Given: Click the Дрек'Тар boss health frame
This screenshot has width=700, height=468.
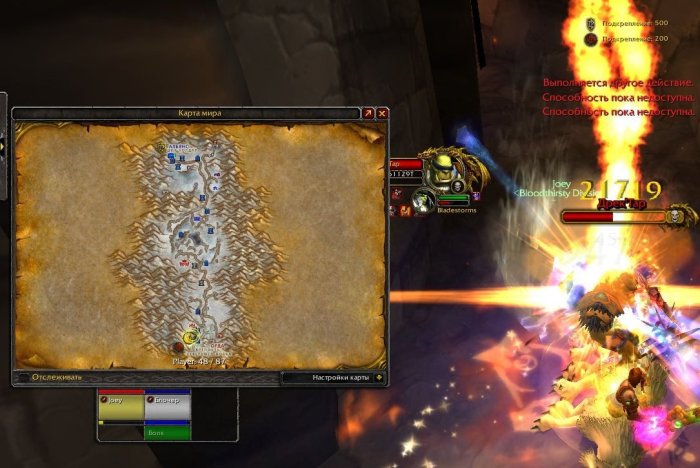Looking at the screenshot, I should point(620,216).
